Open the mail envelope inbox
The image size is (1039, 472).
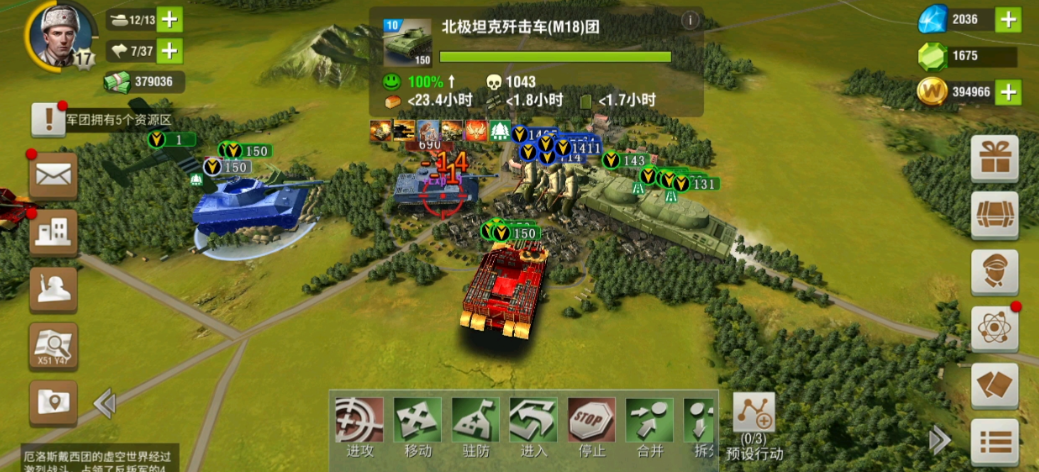(53, 176)
